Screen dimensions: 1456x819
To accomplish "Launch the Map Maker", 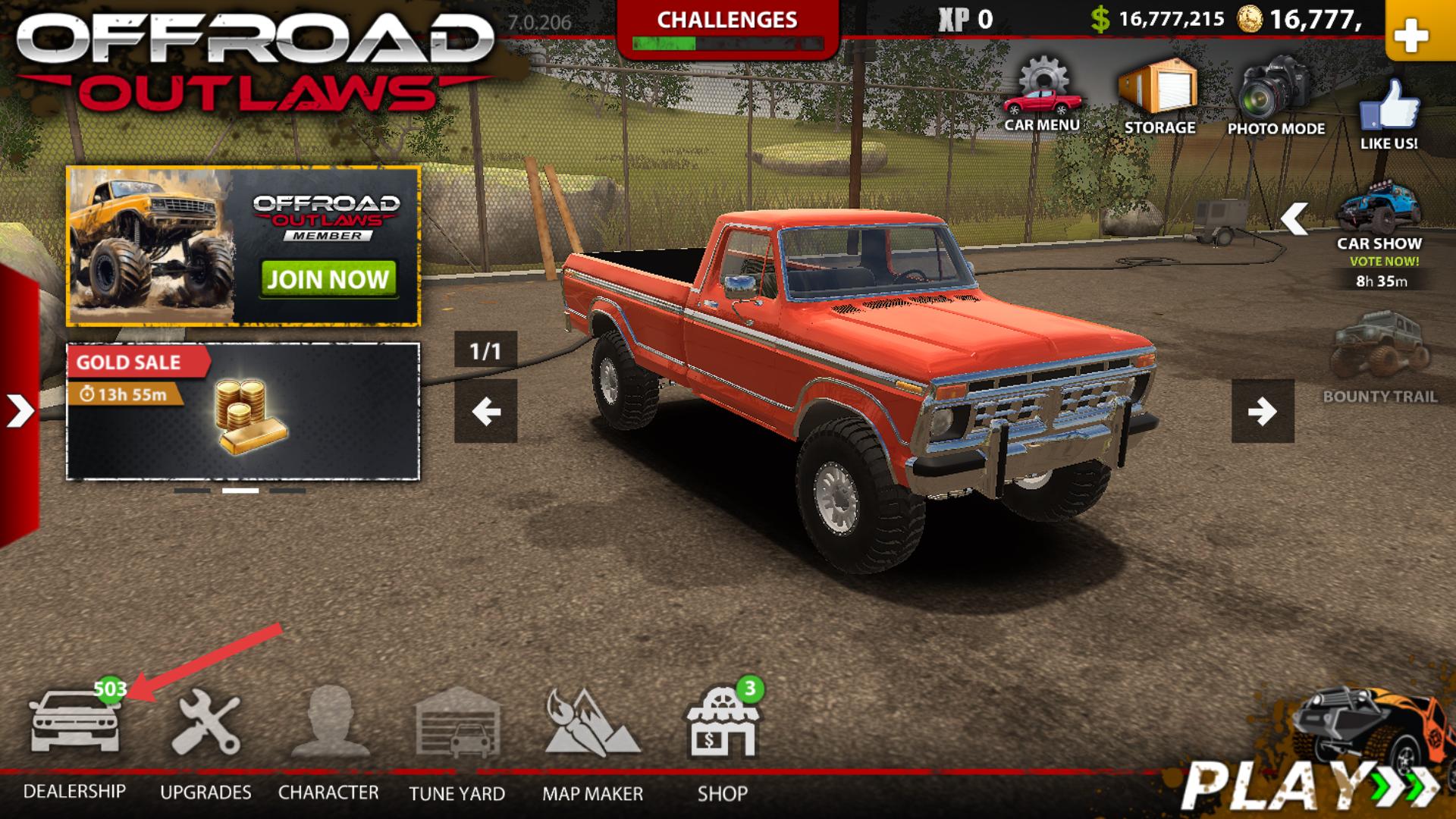I will pyautogui.click(x=592, y=724).
